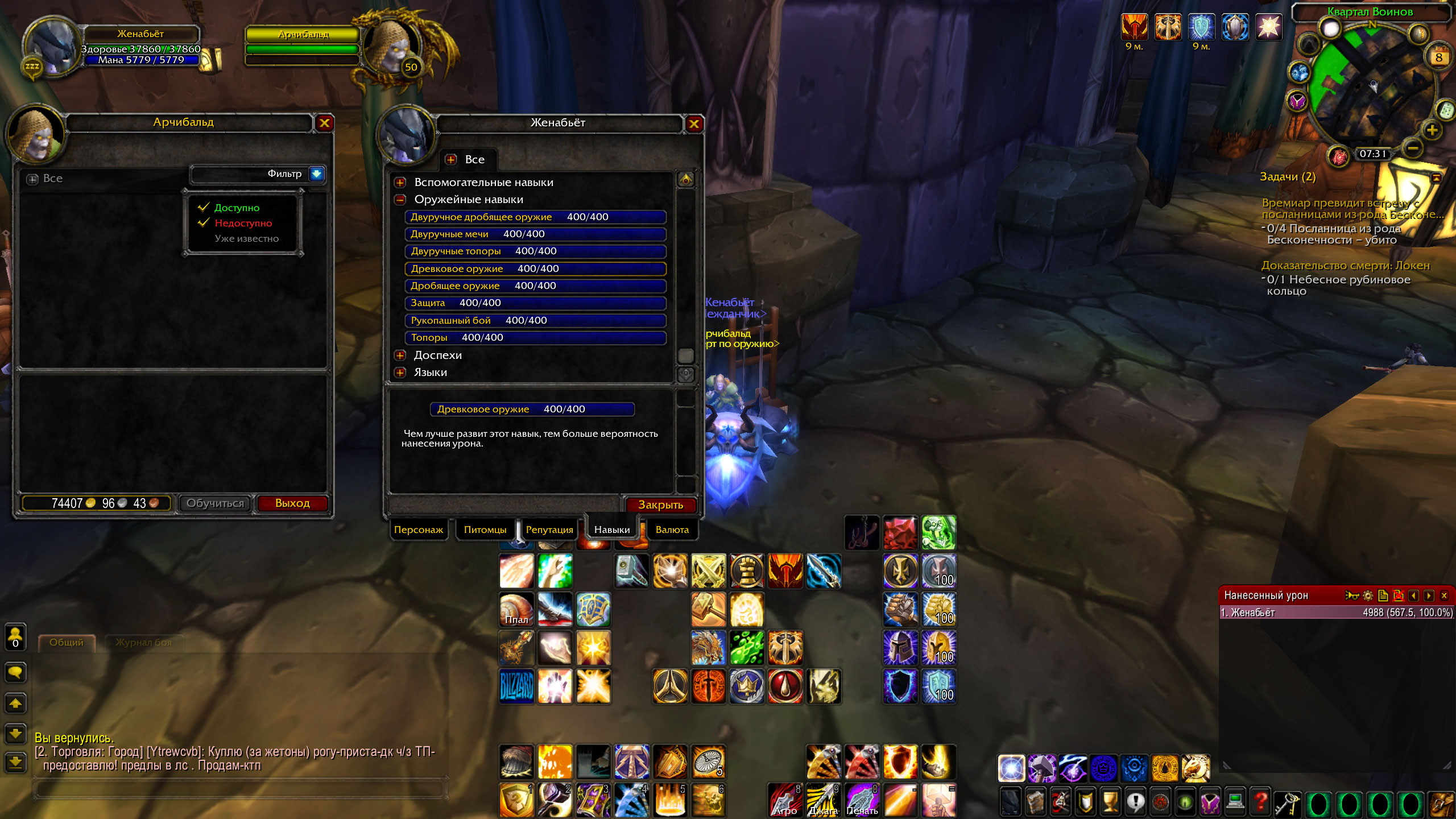This screenshot has width=1456, height=819.
Task: Open the Фильтр dropdown
Action: click(316, 174)
